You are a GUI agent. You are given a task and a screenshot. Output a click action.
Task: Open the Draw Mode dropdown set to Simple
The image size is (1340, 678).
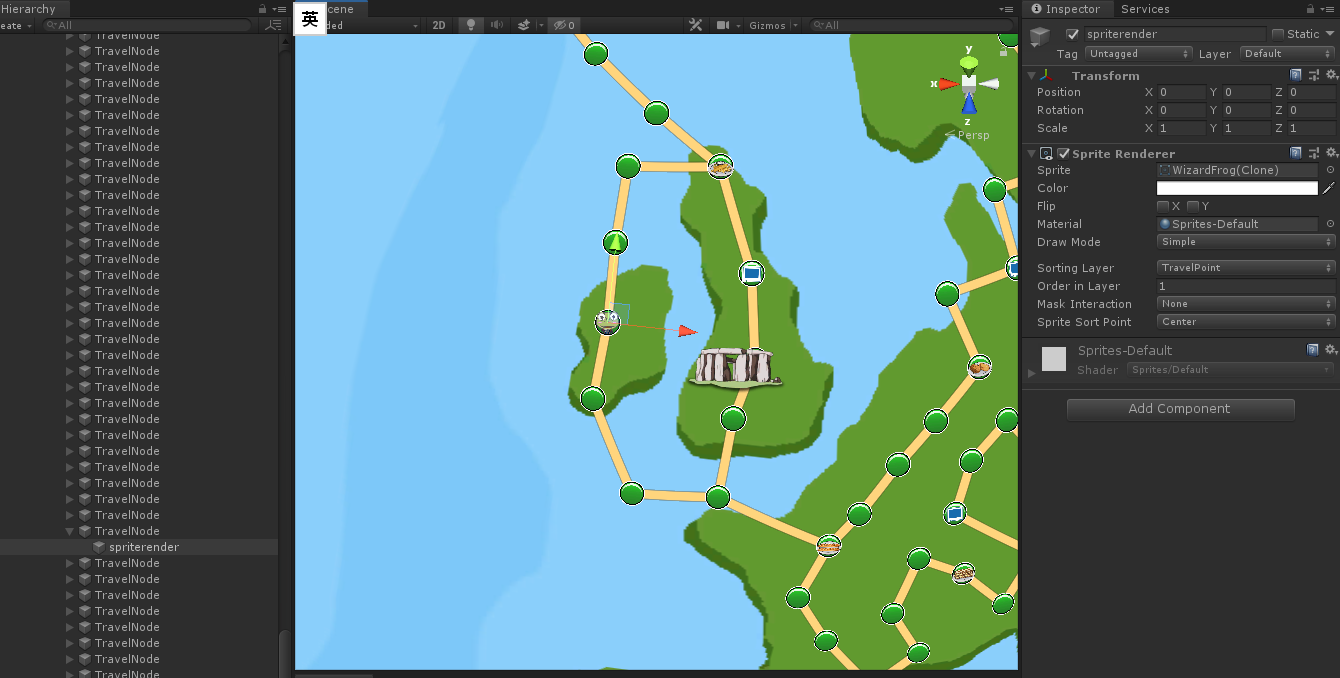[x=1246, y=242]
